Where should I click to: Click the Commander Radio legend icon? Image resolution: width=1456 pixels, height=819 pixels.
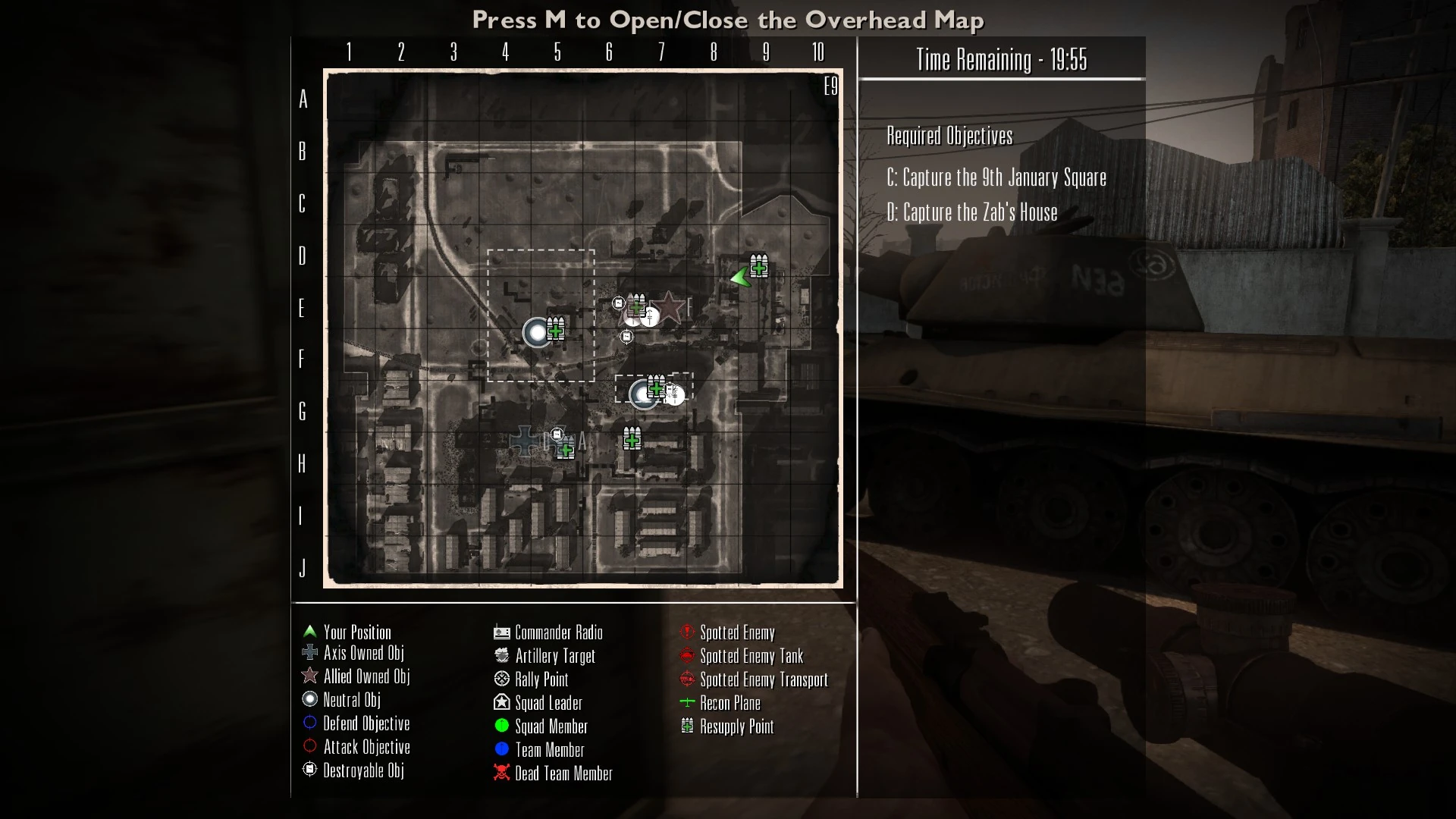click(x=500, y=632)
